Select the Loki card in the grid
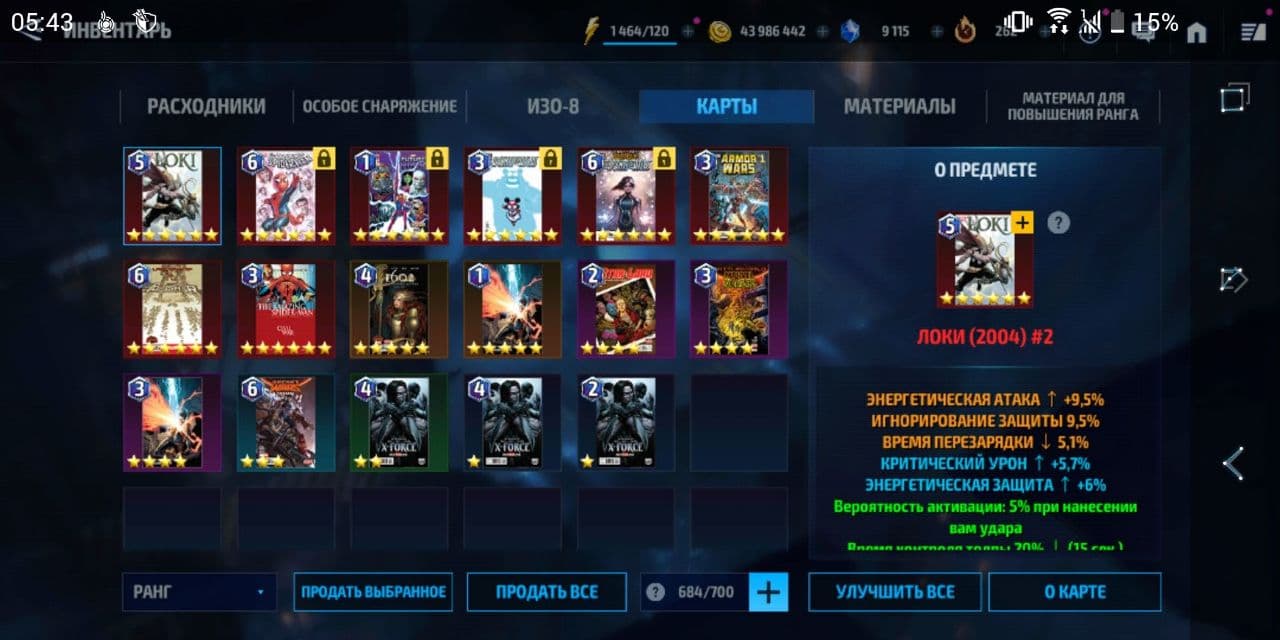1280x640 pixels. (172, 196)
